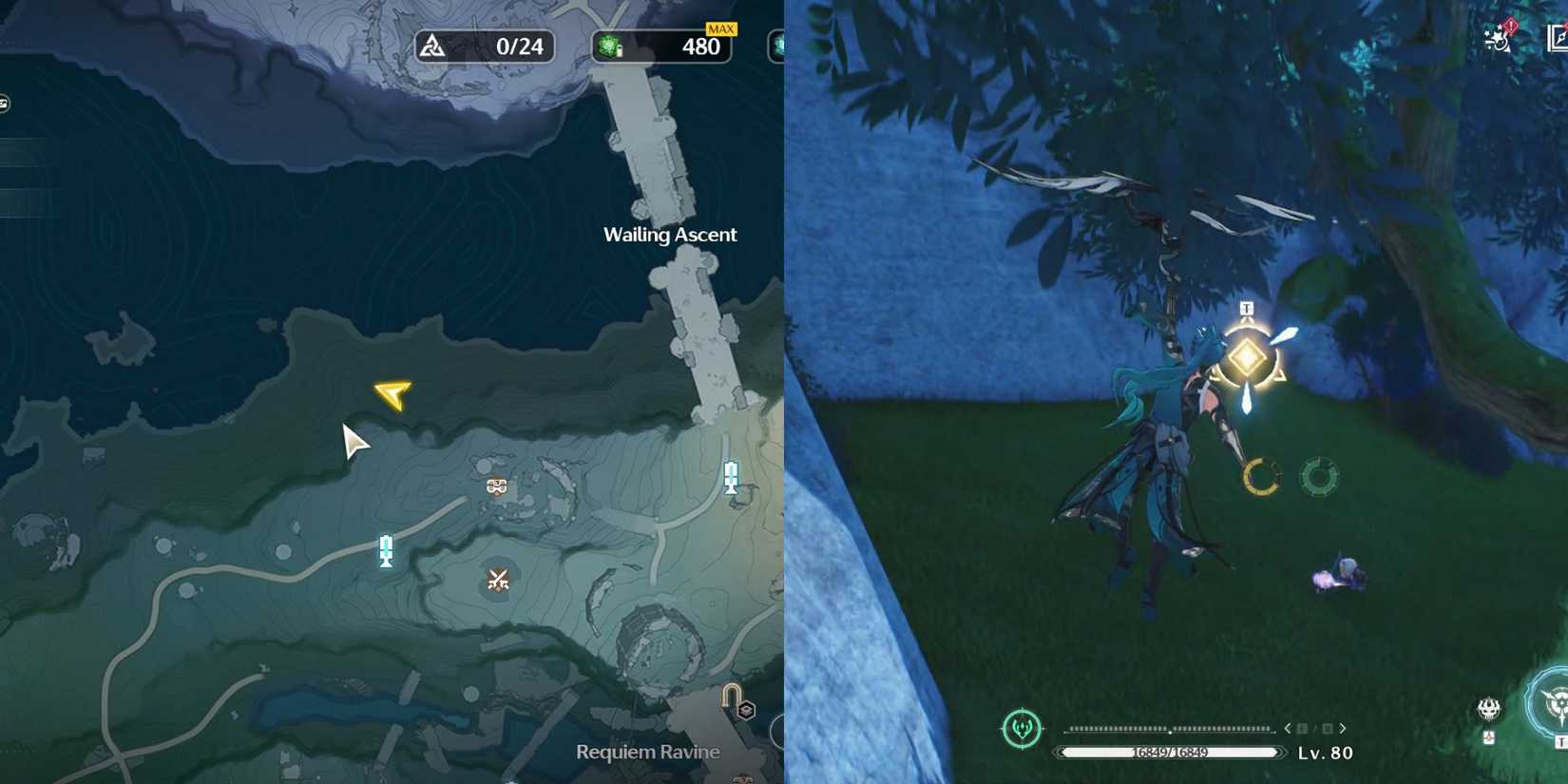Toggle the lock icon below the map
Image resolution: width=1568 pixels, height=784 pixels.
click(x=732, y=695)
